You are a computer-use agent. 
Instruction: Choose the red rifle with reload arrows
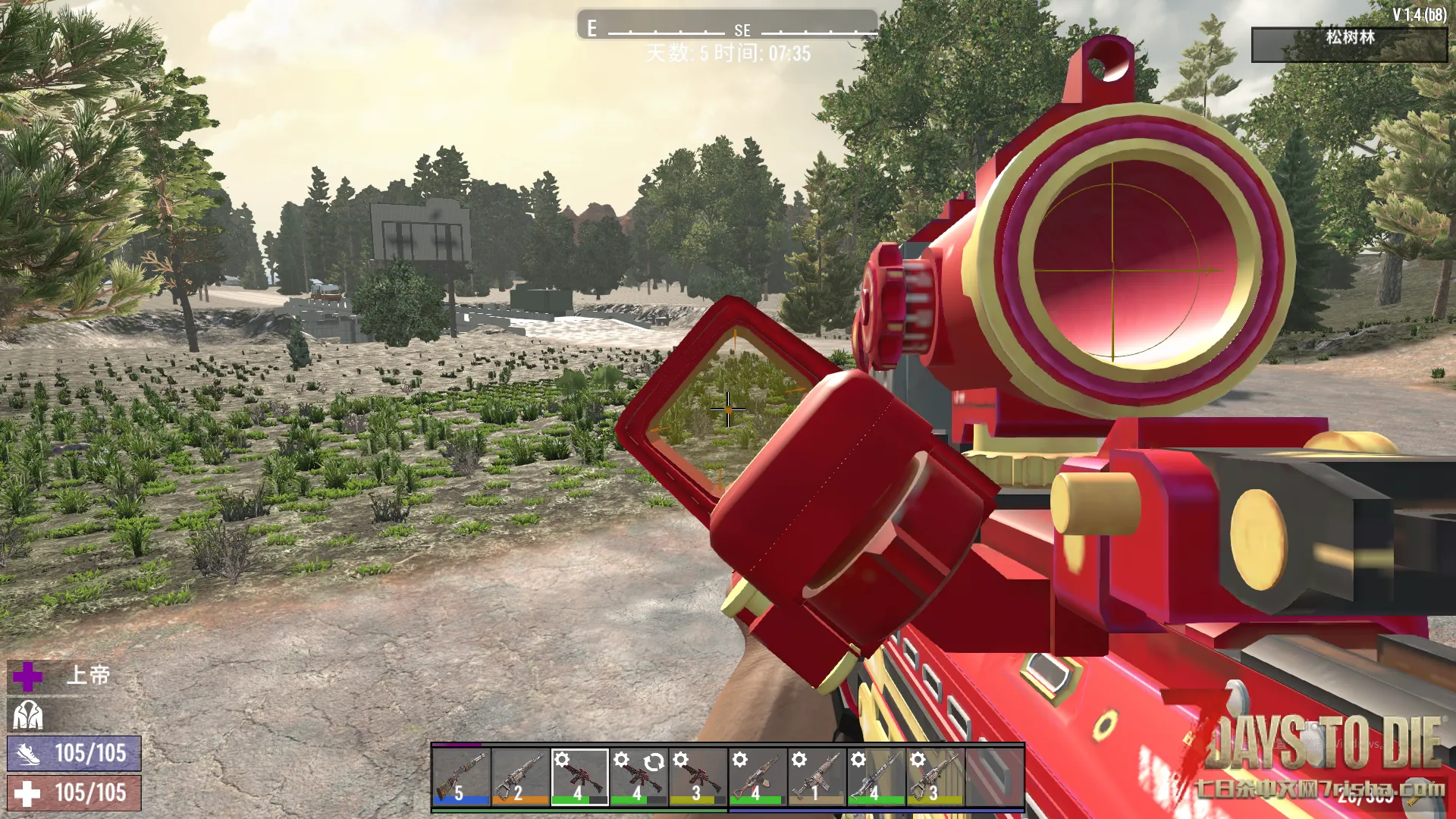tap(639, 777)
